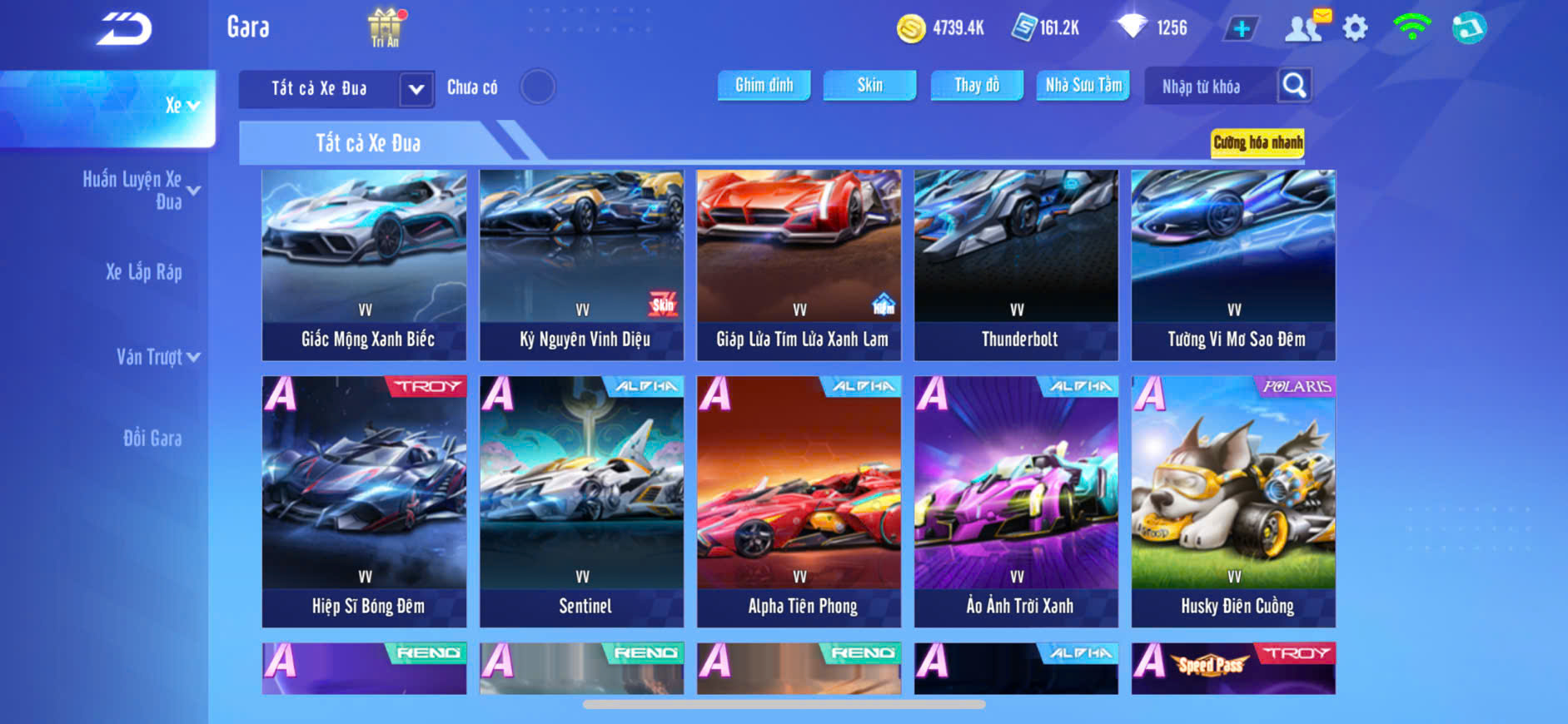Select the Sentinel car card

[x=581, y=501]
